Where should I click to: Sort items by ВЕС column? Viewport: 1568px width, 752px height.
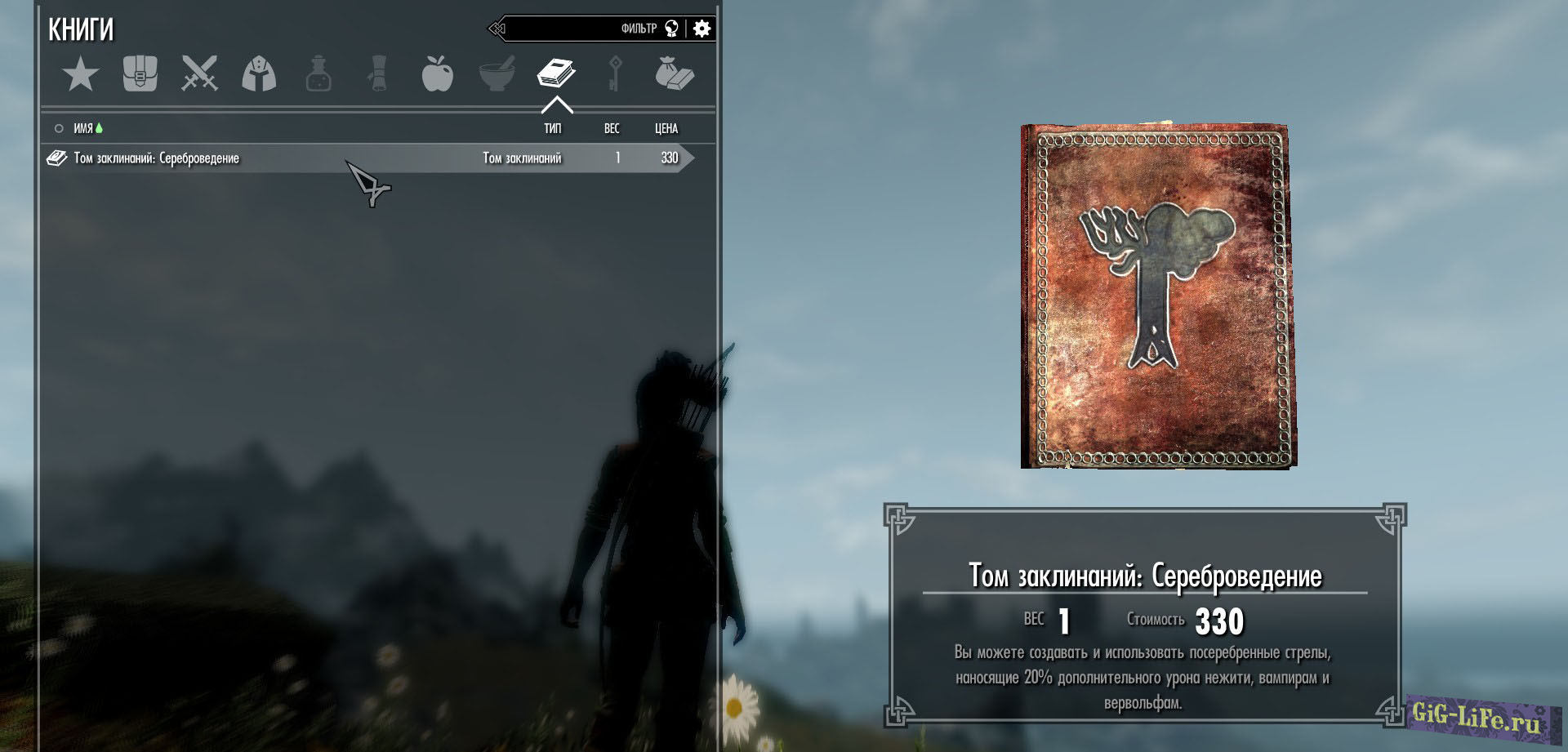pyautogui.click(x=612, y=129)
